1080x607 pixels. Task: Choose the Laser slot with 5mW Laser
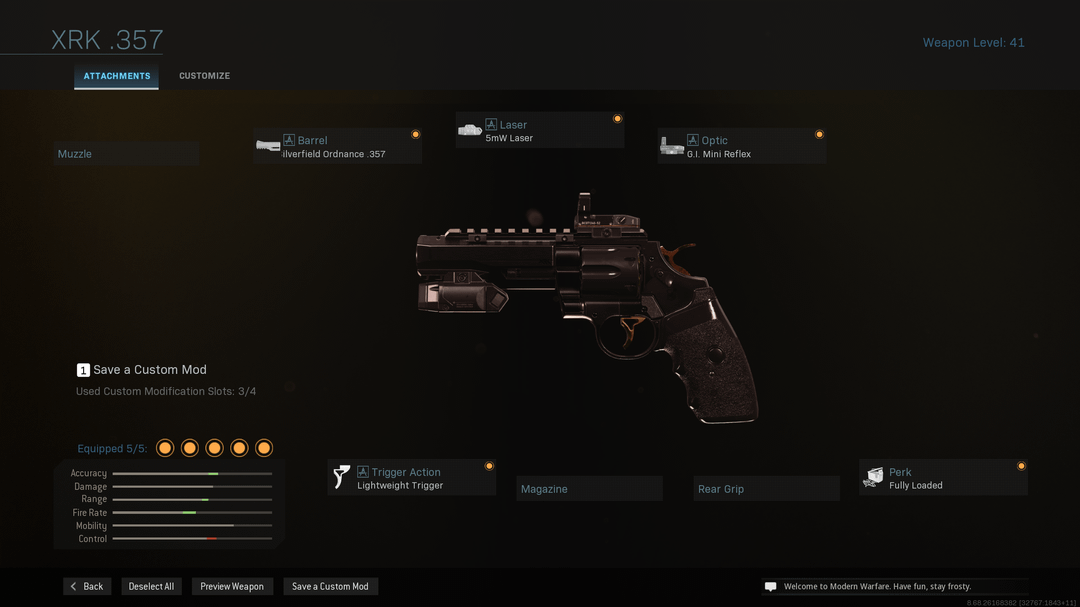click(x=540, y=131)
